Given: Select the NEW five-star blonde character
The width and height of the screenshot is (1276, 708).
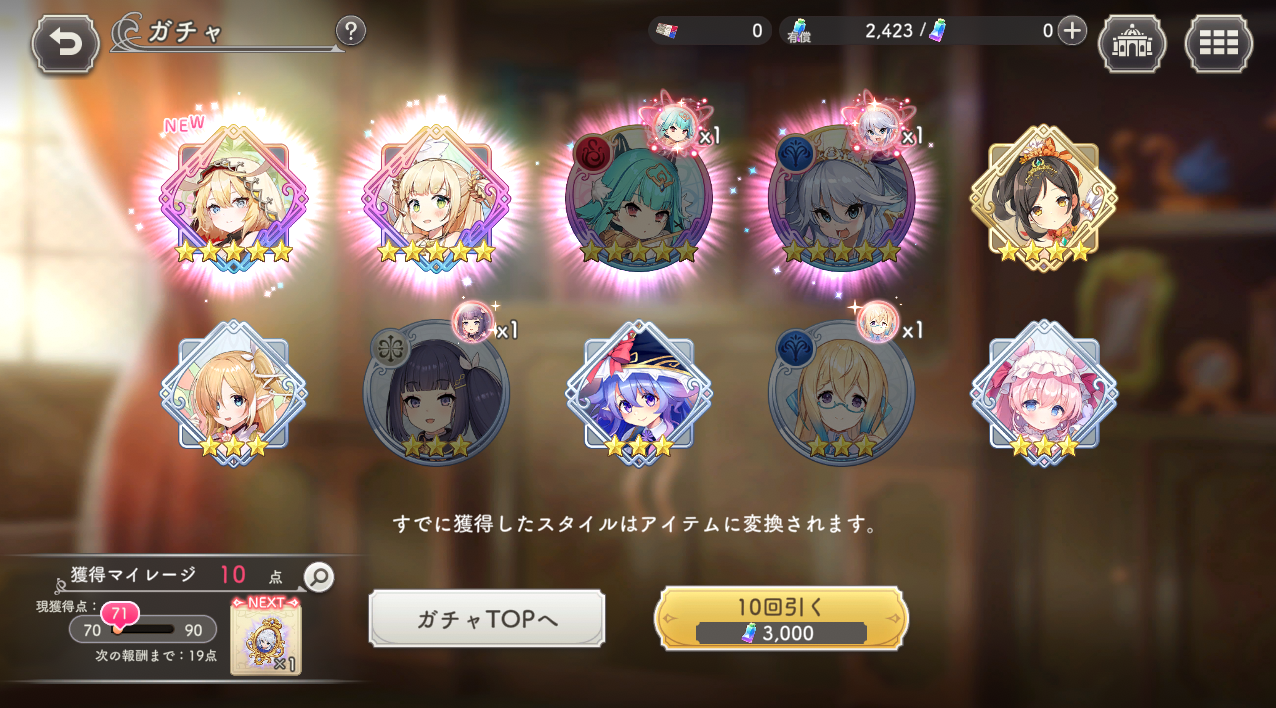Looking at the screenshot, I should point(234,198).
